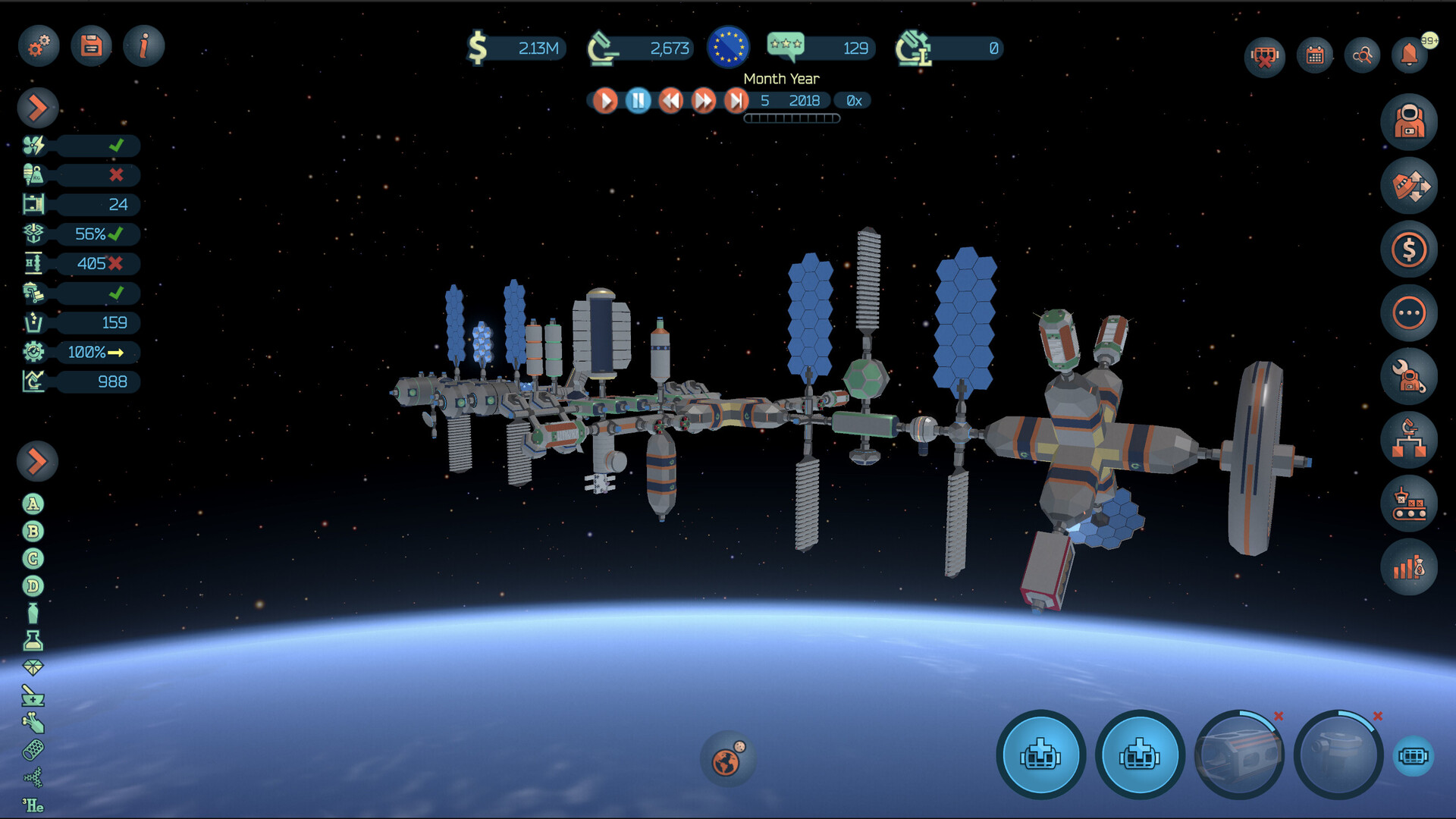Switch to crew group B

click(32, 532)
